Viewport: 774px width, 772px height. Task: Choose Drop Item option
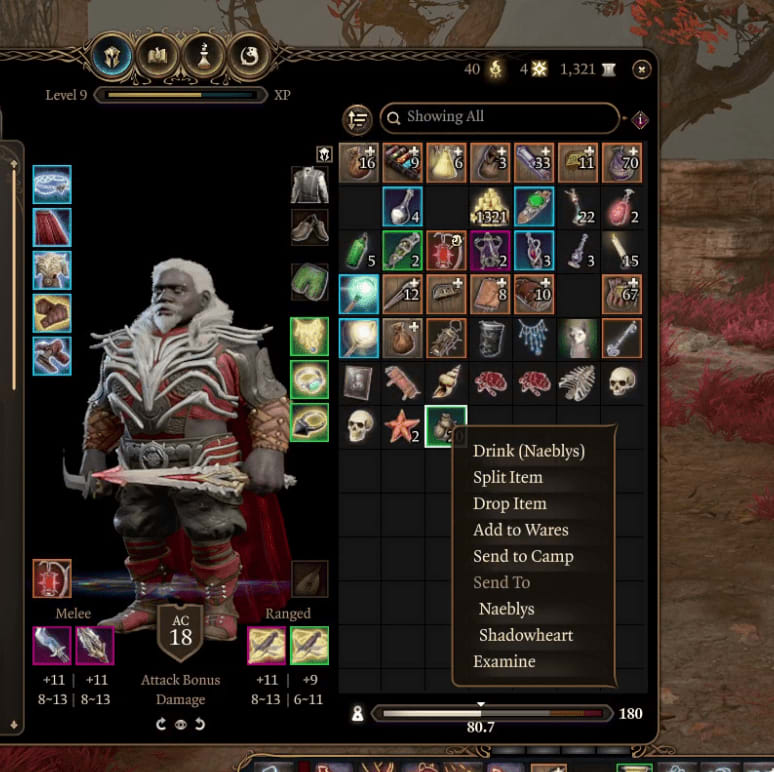point(509,504)
